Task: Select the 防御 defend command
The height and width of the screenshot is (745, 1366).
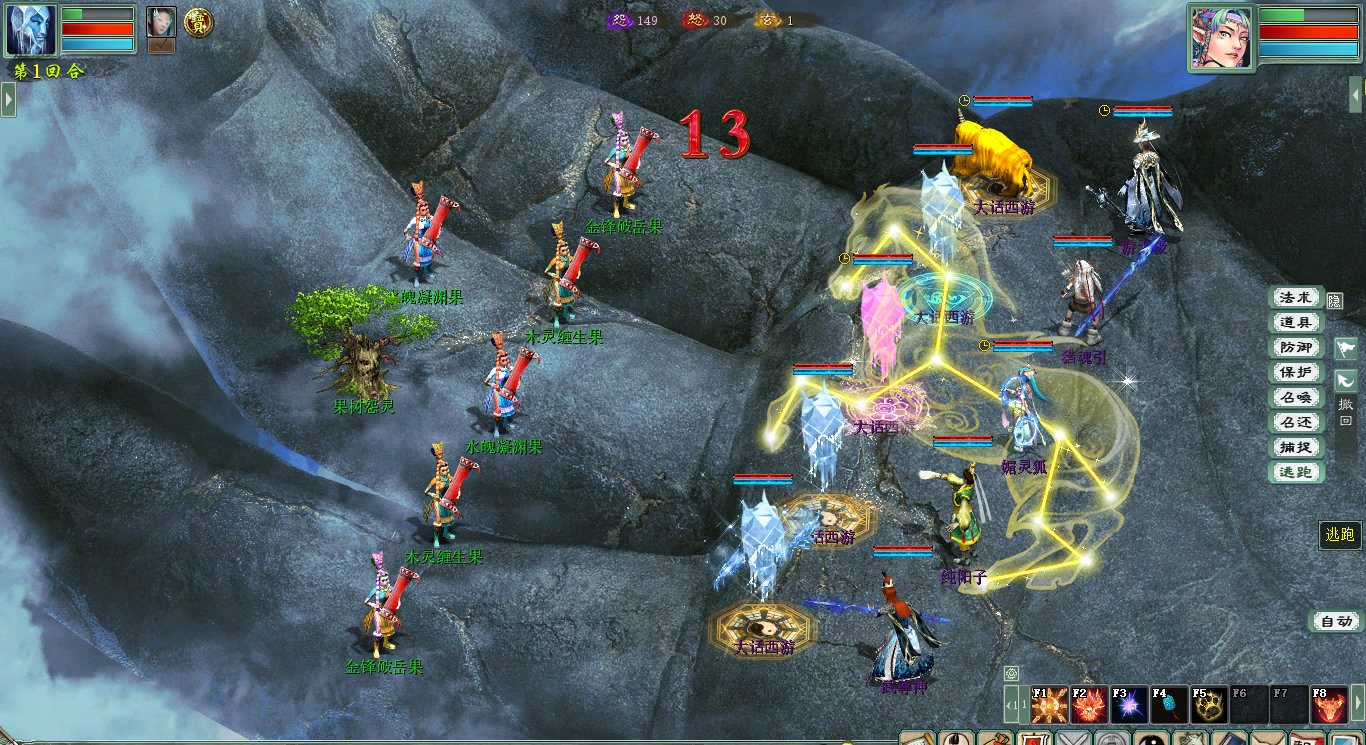Action: [1296, 347]
